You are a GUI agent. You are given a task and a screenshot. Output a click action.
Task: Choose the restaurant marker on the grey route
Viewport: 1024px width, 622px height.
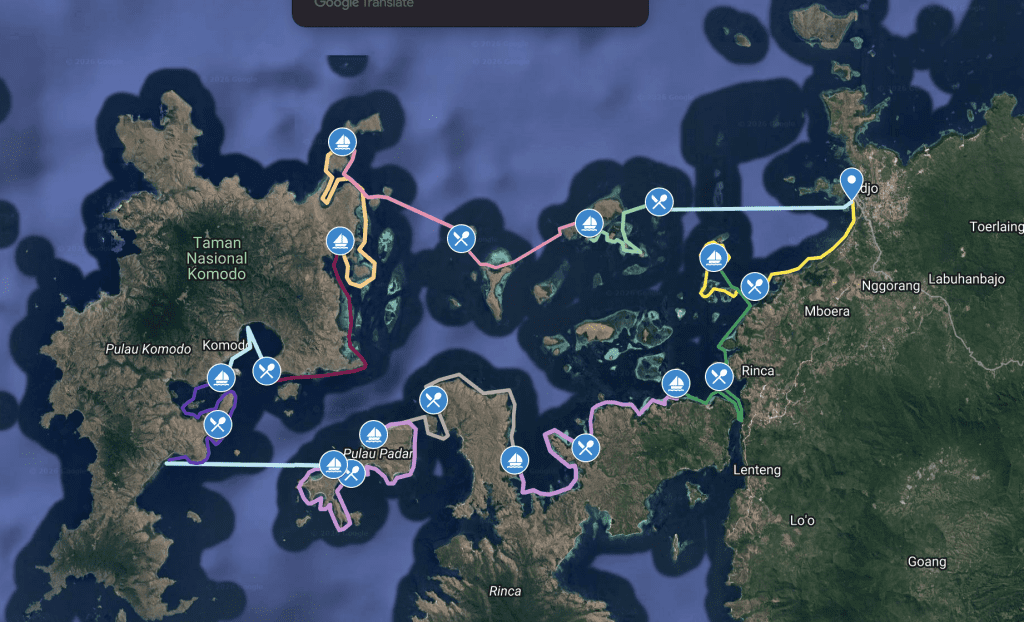(433, 400)
